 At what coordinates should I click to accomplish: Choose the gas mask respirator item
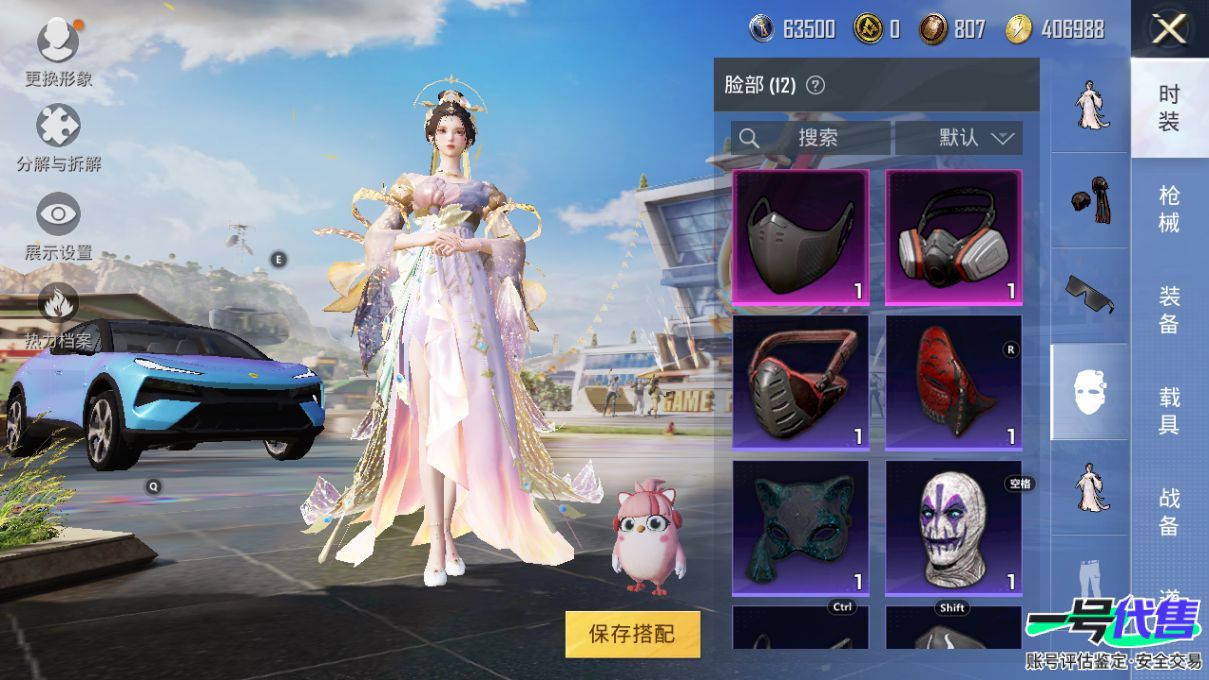(953, 237)
